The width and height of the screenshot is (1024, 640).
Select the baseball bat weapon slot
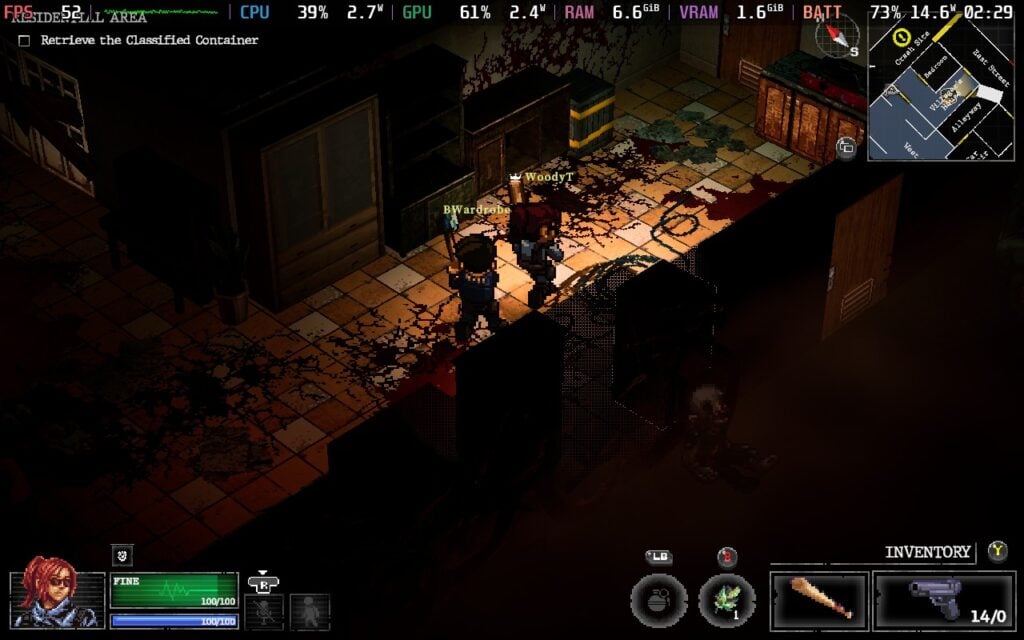point(819,601)
